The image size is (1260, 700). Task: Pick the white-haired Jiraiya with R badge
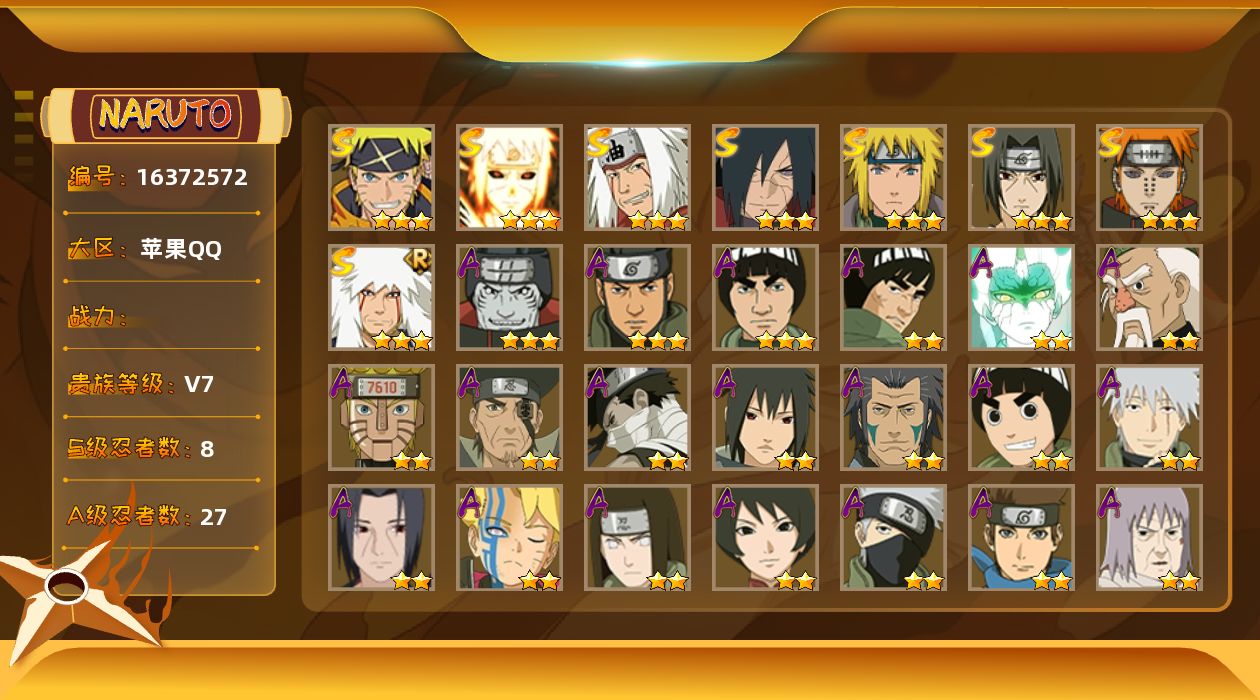coord(381,298)
